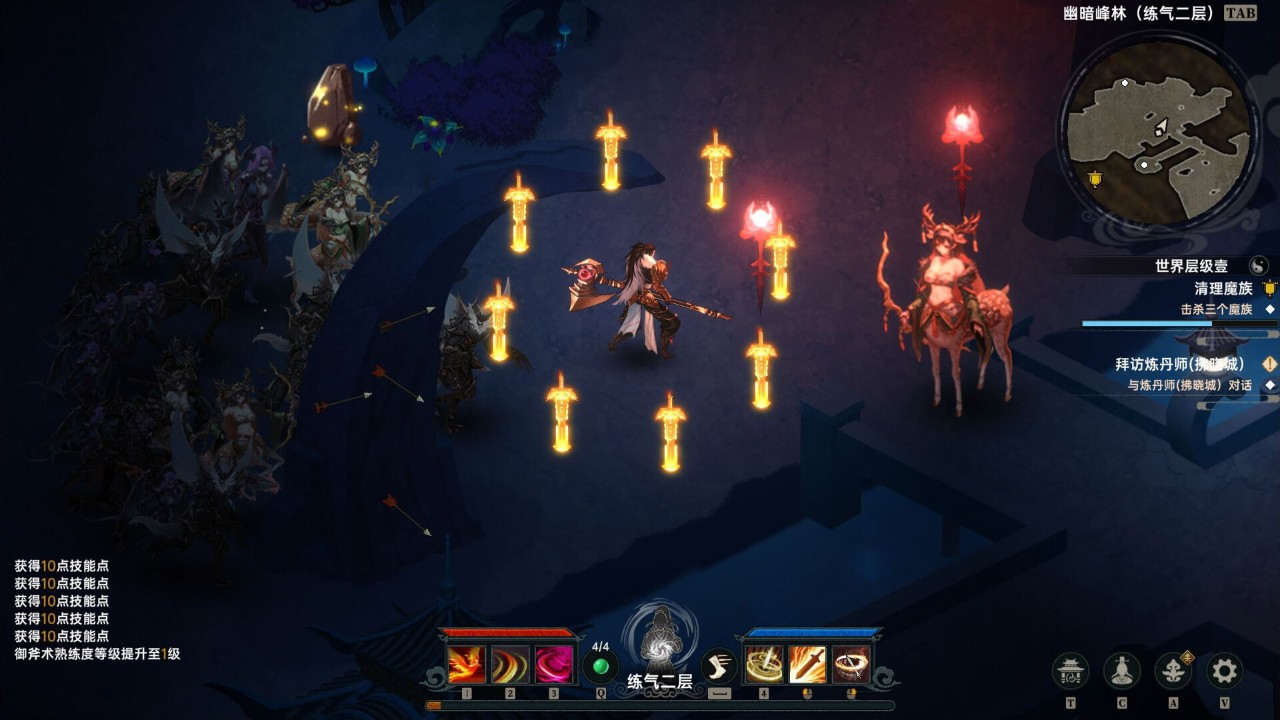The height and width of the screenshot is (720, 1280).
Task: Activate the fire phoenix skill
Action: coord(467,665)
